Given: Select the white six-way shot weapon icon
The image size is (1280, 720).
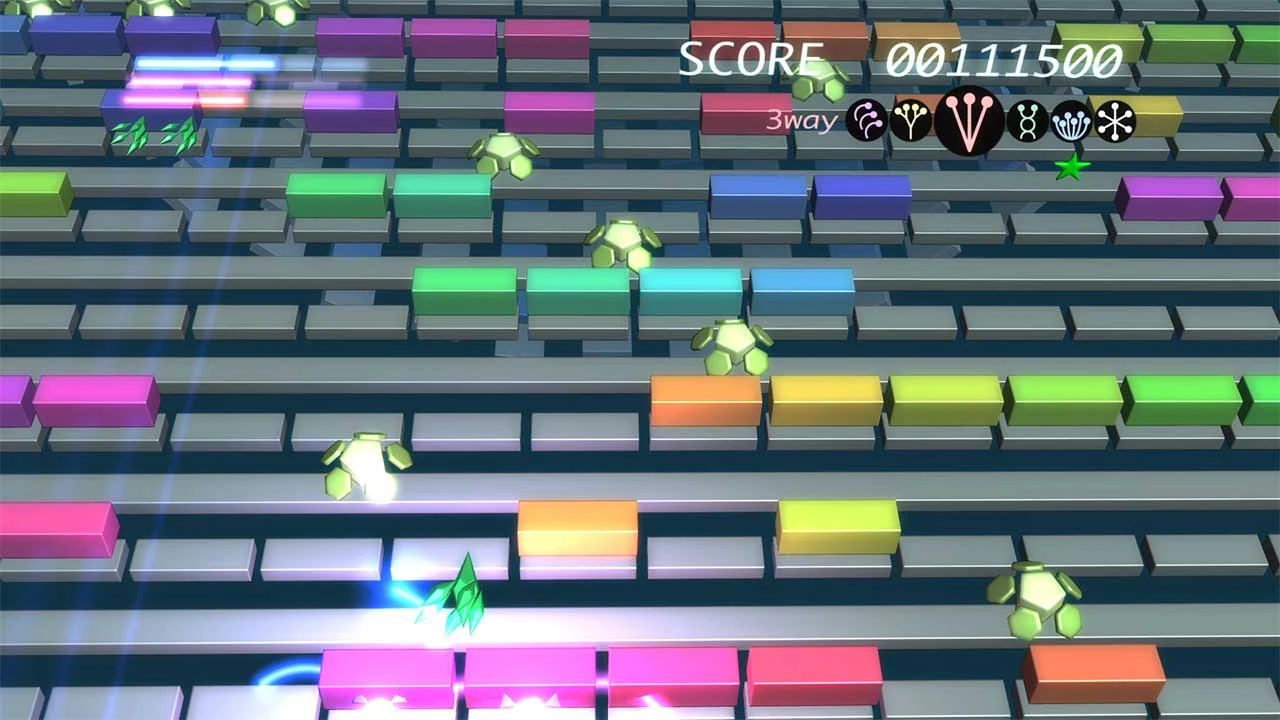Looking at the screenshot, I should pyautogui.click(x=1118, y=122).
